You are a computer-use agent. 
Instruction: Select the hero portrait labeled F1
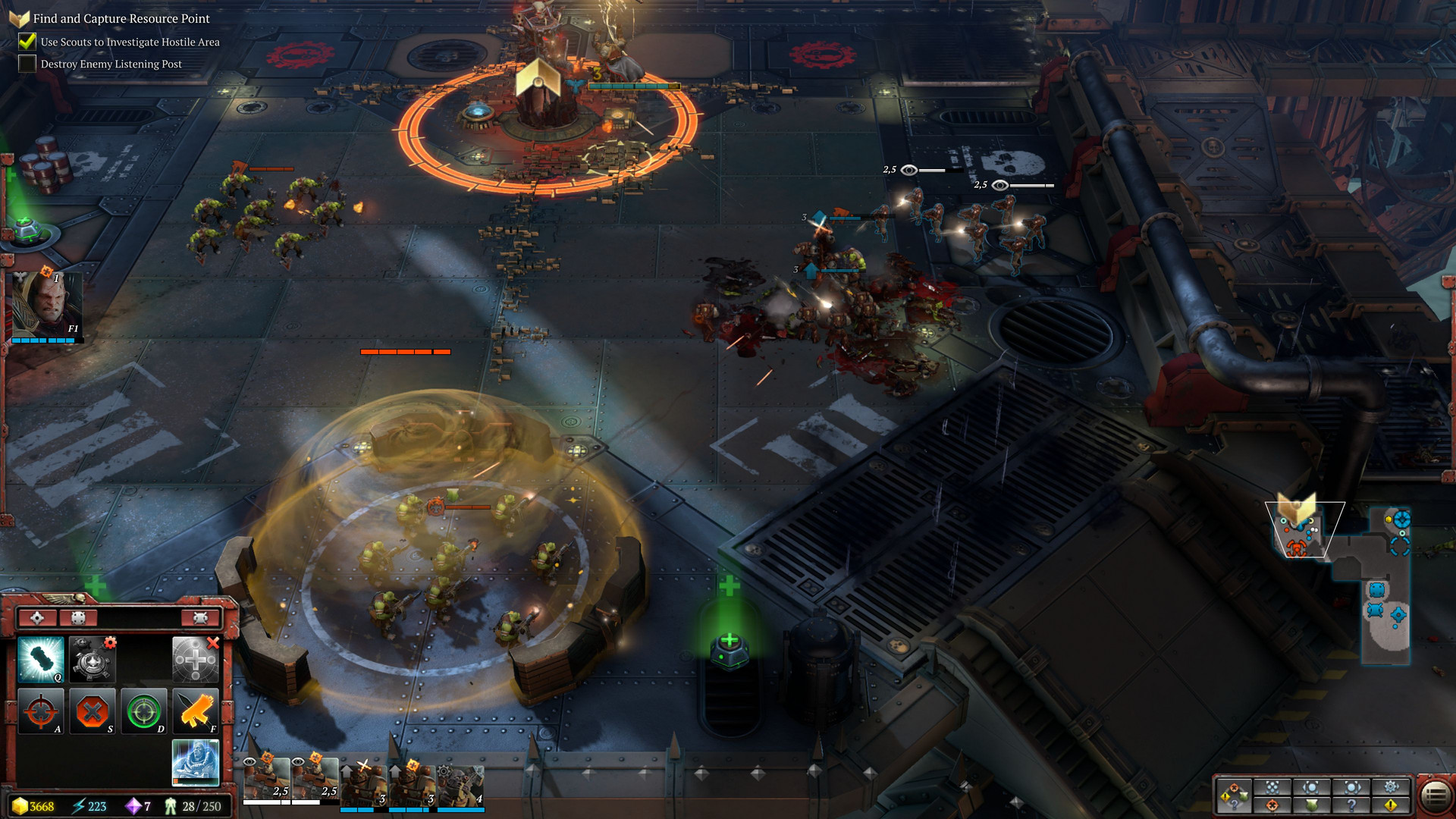[x=45, y=305]
